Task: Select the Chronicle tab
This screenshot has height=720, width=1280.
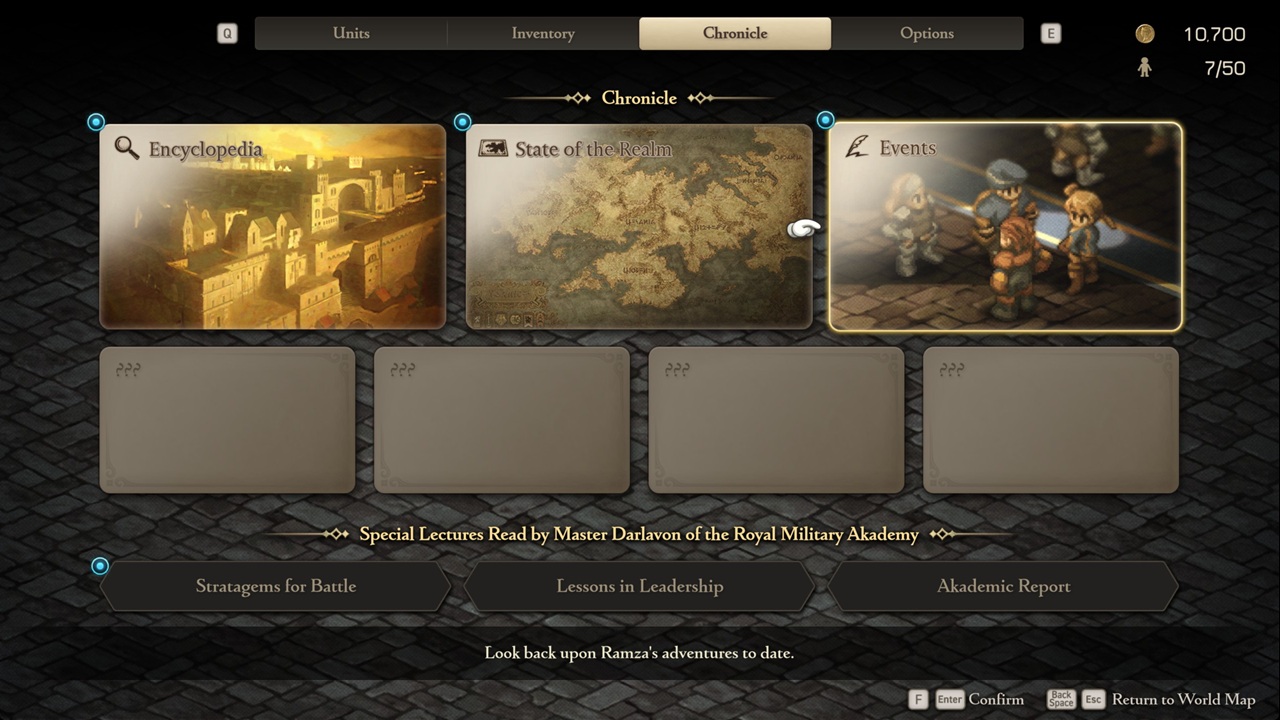Action: [735, 33]
